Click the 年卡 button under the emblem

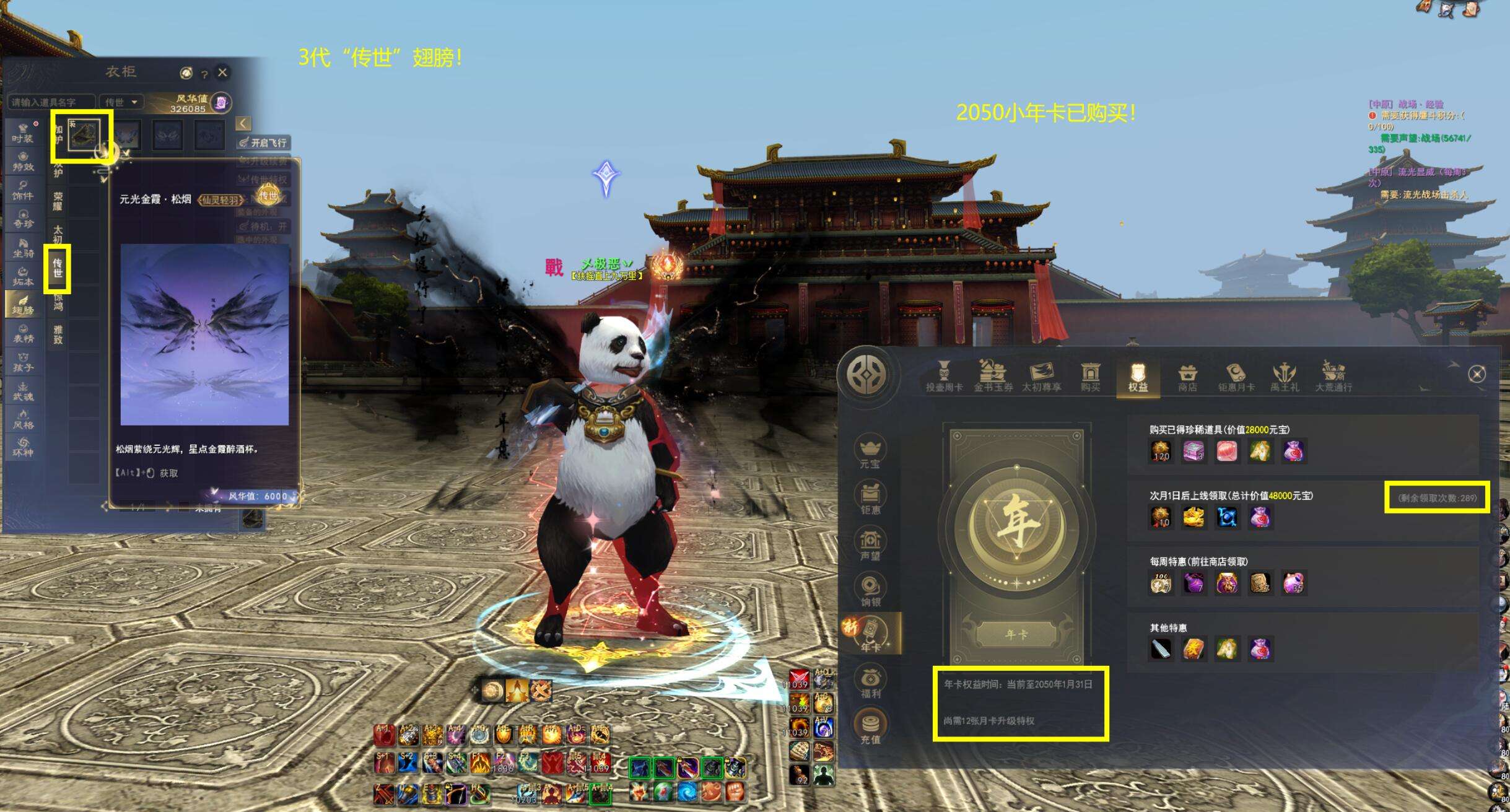coord(1016,635)
